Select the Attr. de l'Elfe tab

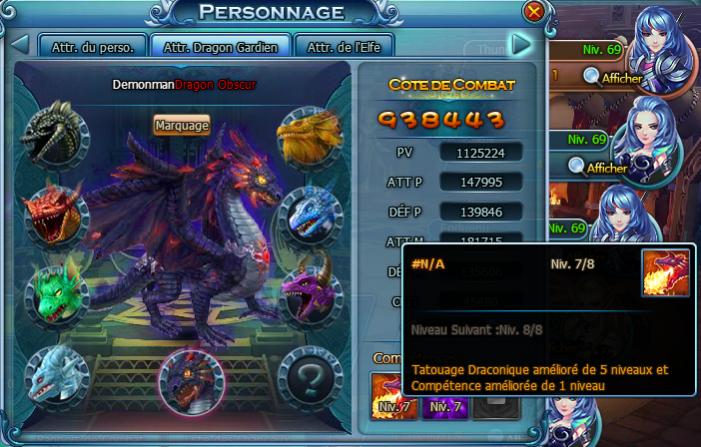pos(343,46)
